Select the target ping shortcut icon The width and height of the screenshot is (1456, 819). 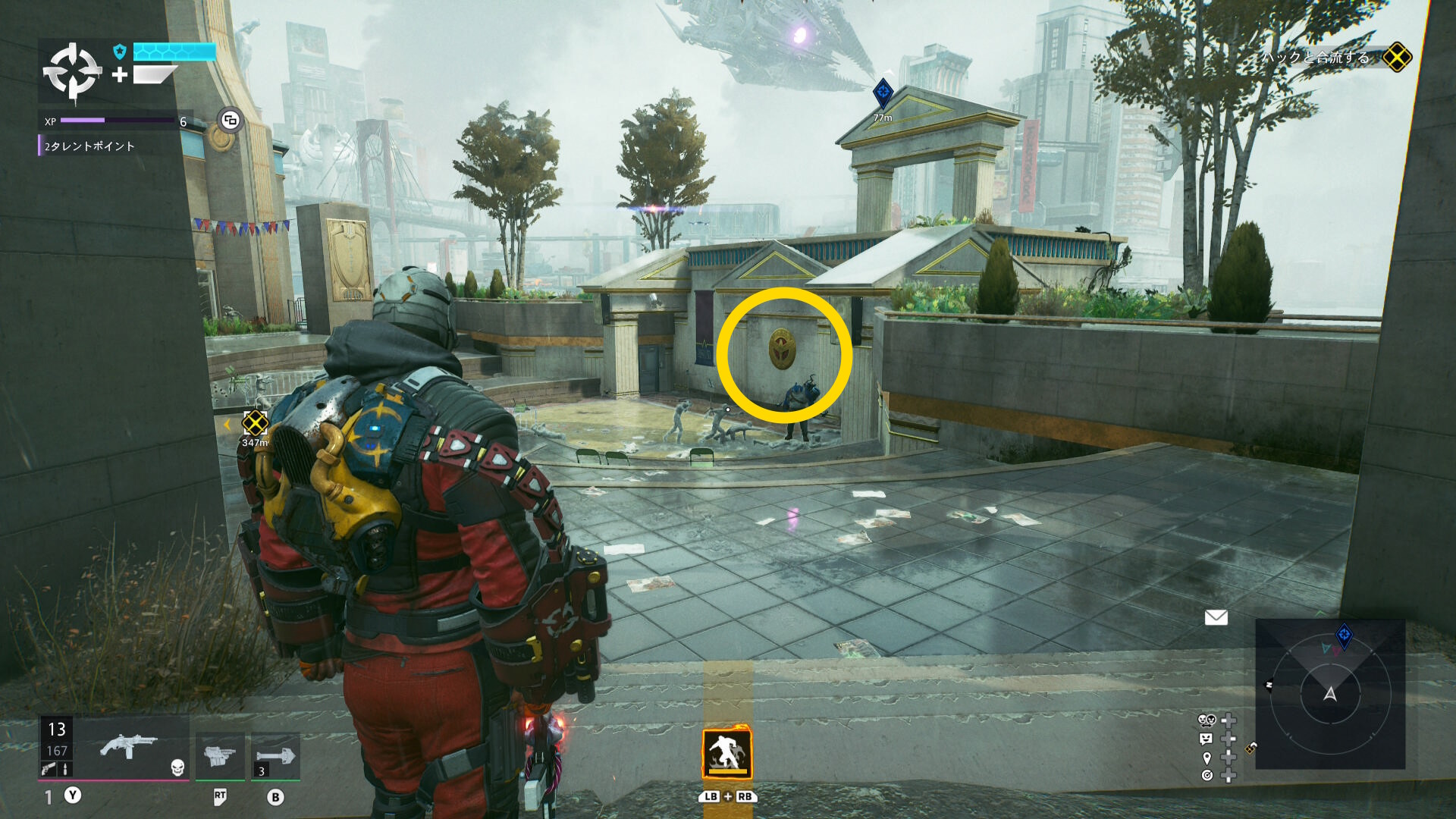point(1207,775)
